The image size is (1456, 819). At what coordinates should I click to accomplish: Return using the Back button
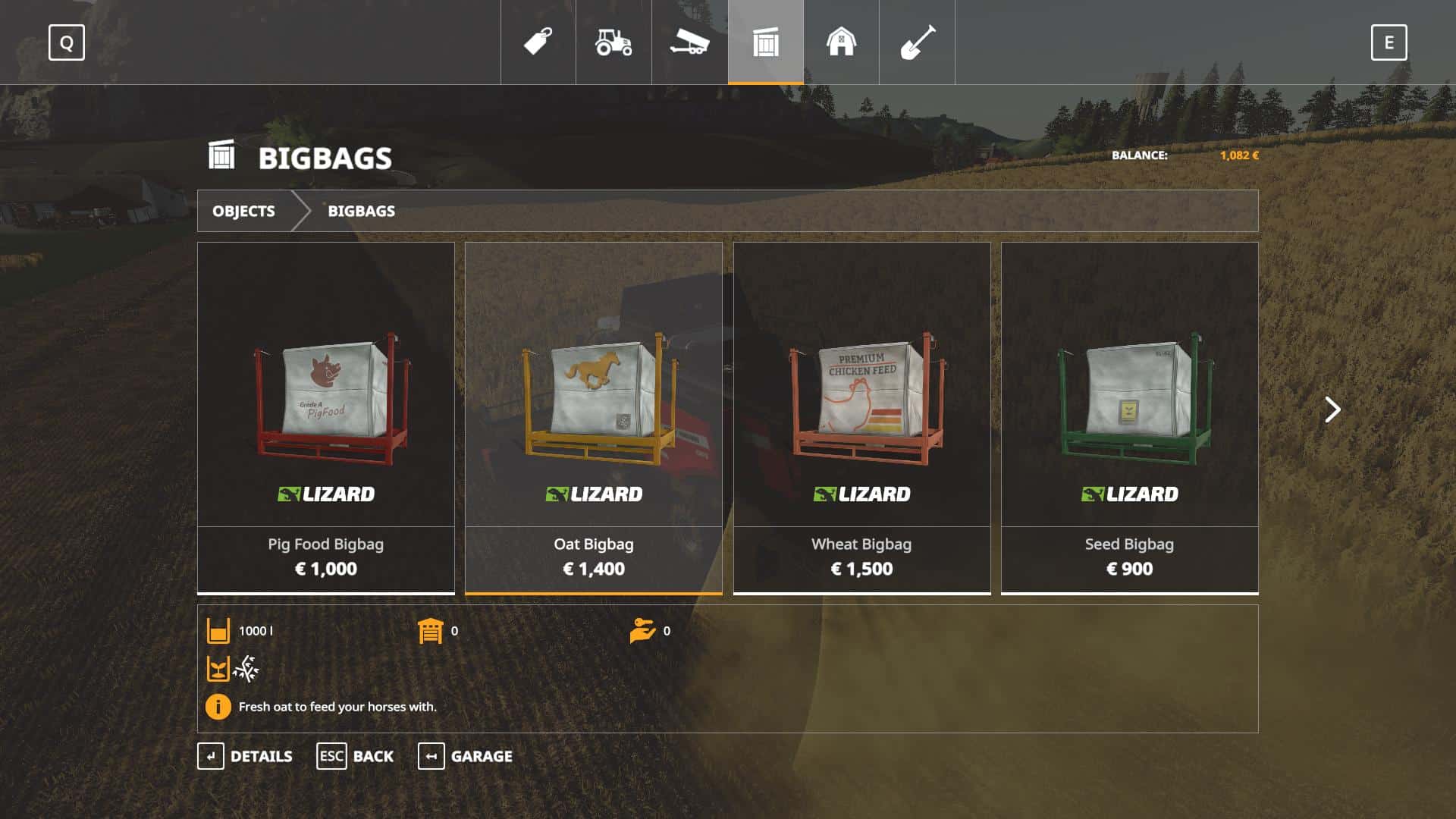click(355, 756)
